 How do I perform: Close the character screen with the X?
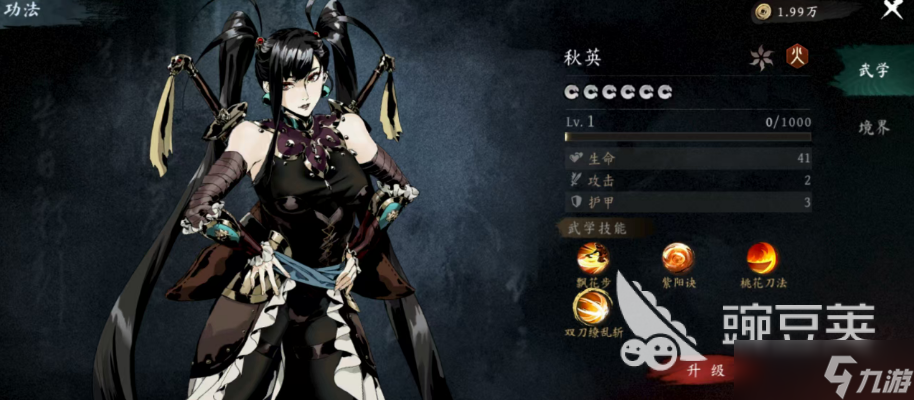click(x=892, y=10)
